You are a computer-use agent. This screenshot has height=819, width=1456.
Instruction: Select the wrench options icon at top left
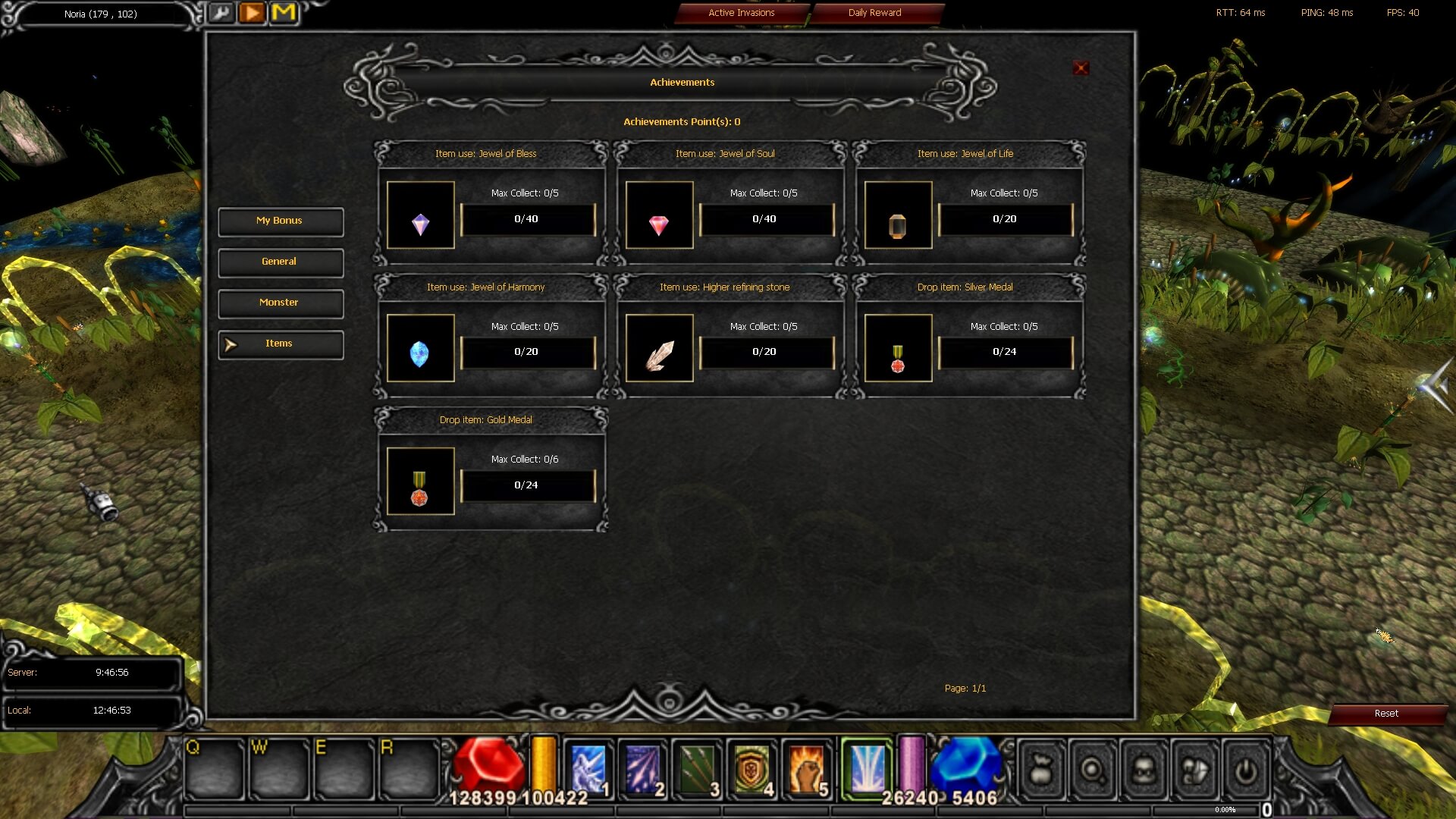click(x=221, y=13)
